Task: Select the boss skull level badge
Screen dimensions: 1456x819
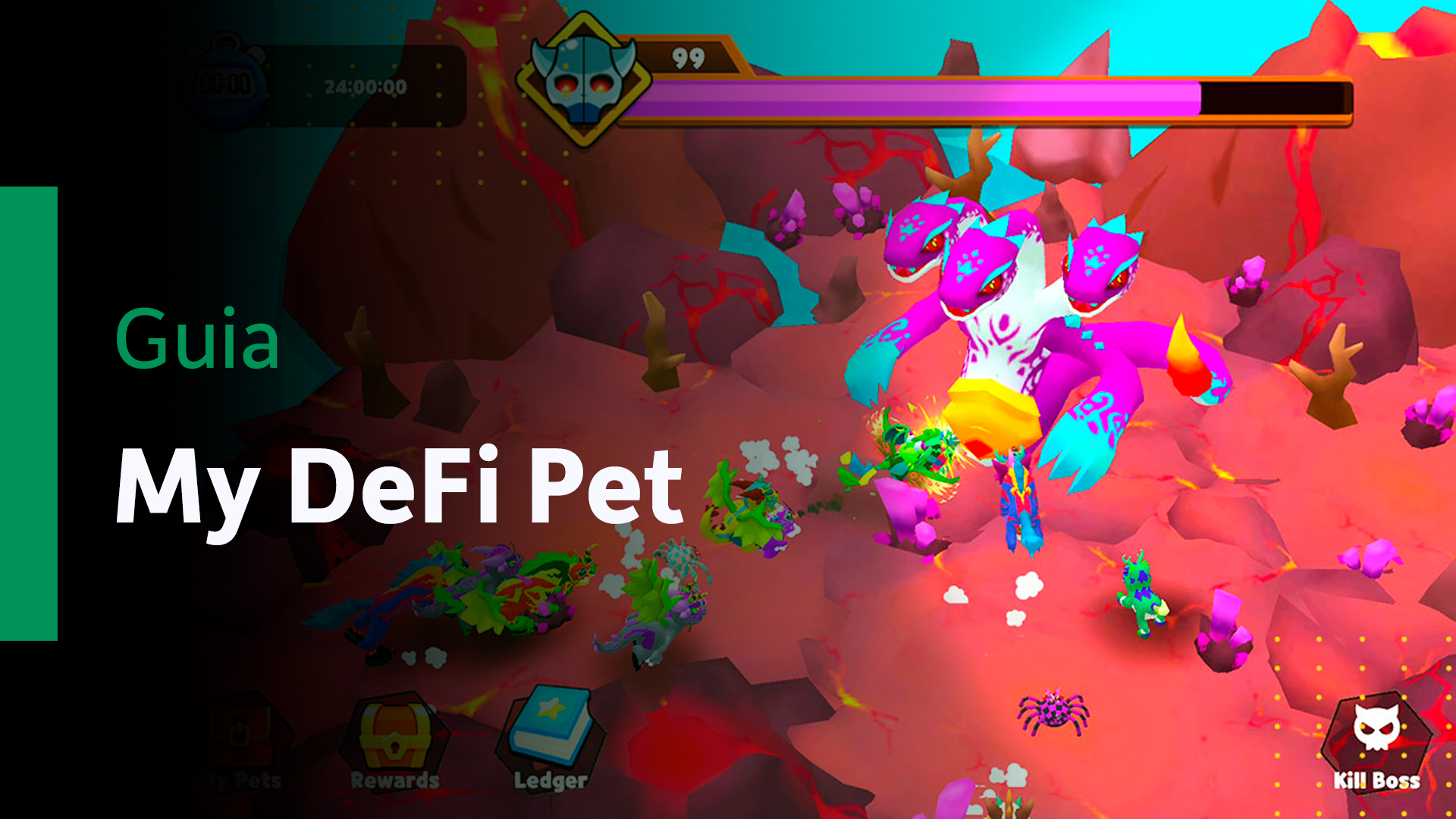Action: (582, 76)
